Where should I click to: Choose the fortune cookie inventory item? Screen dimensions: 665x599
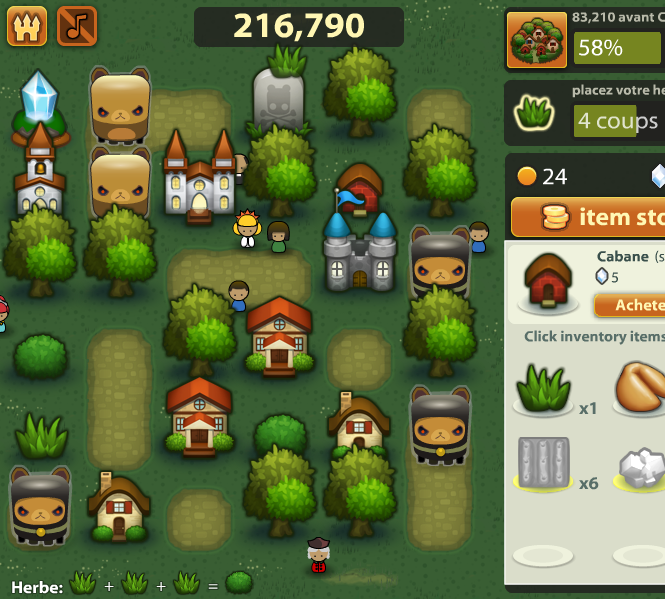[640, 389]
